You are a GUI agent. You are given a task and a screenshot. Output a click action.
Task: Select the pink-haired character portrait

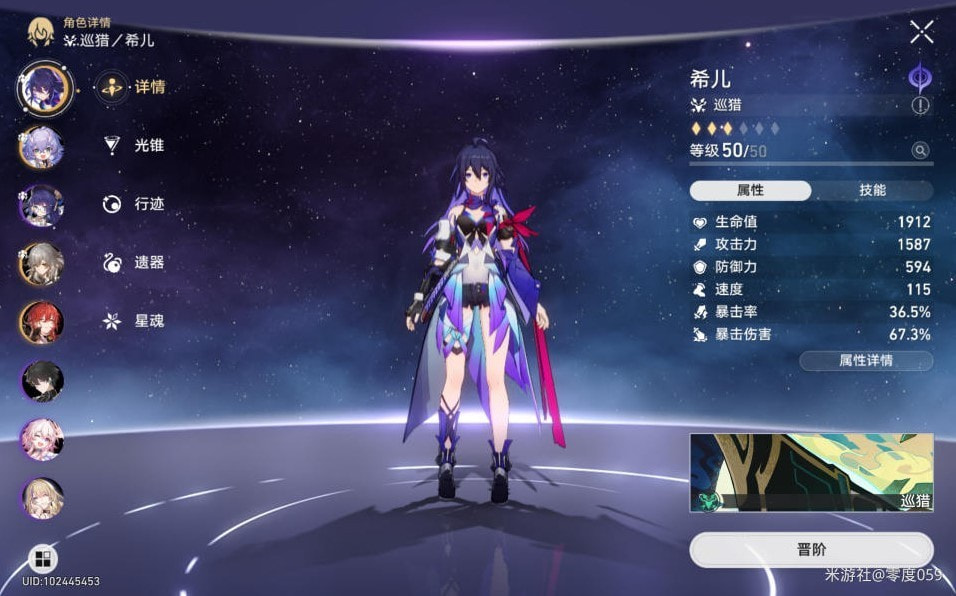[42, 439]
